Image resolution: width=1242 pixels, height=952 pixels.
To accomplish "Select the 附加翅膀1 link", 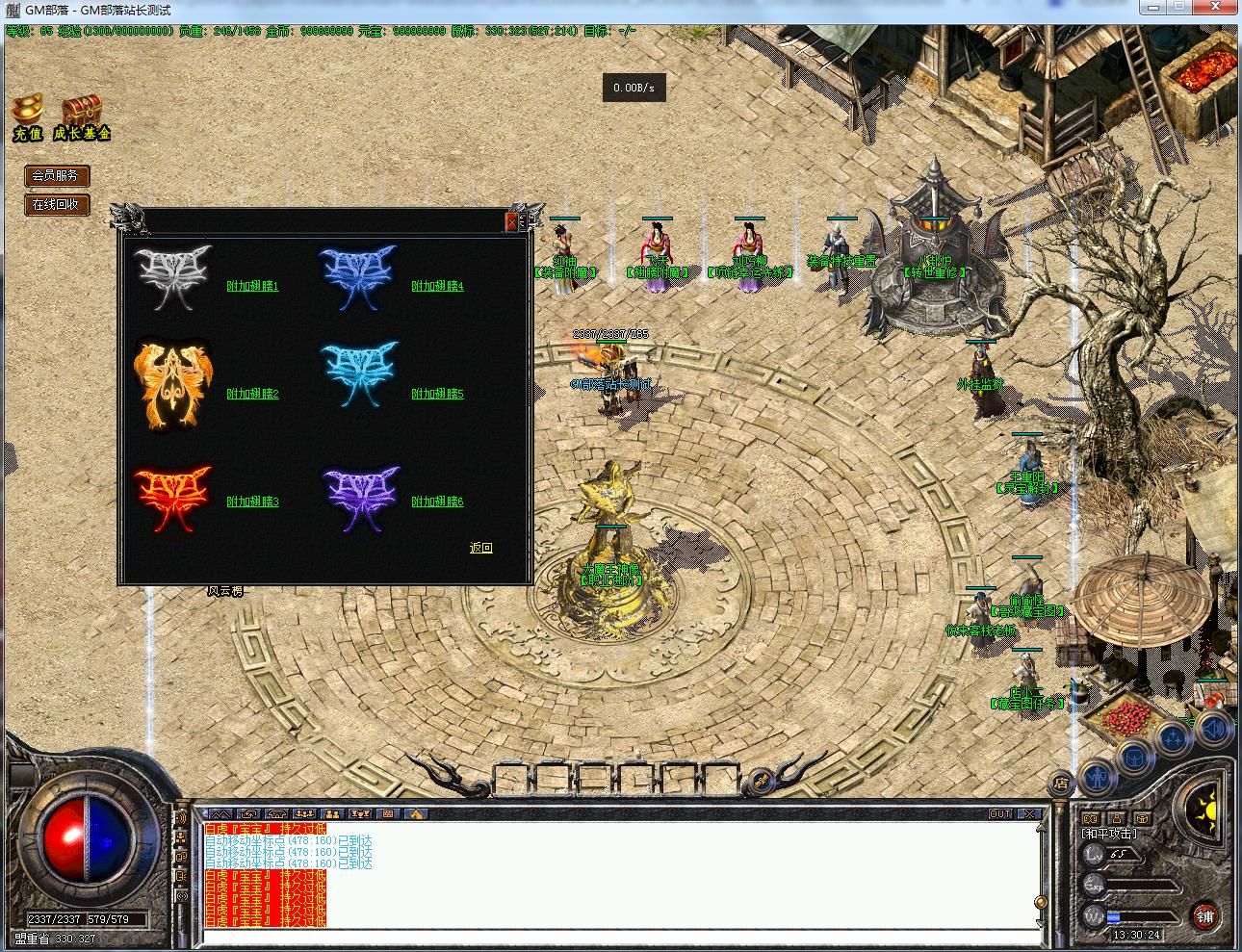I will (x=252, y=286).
